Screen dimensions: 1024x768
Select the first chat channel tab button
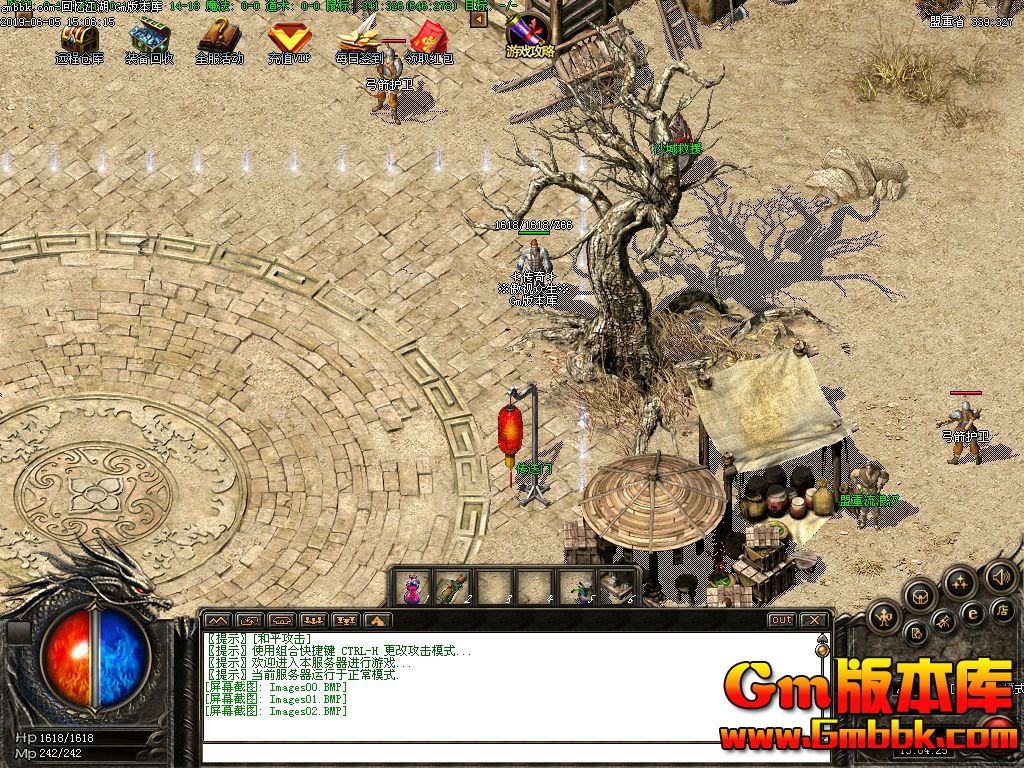(218, 620)
